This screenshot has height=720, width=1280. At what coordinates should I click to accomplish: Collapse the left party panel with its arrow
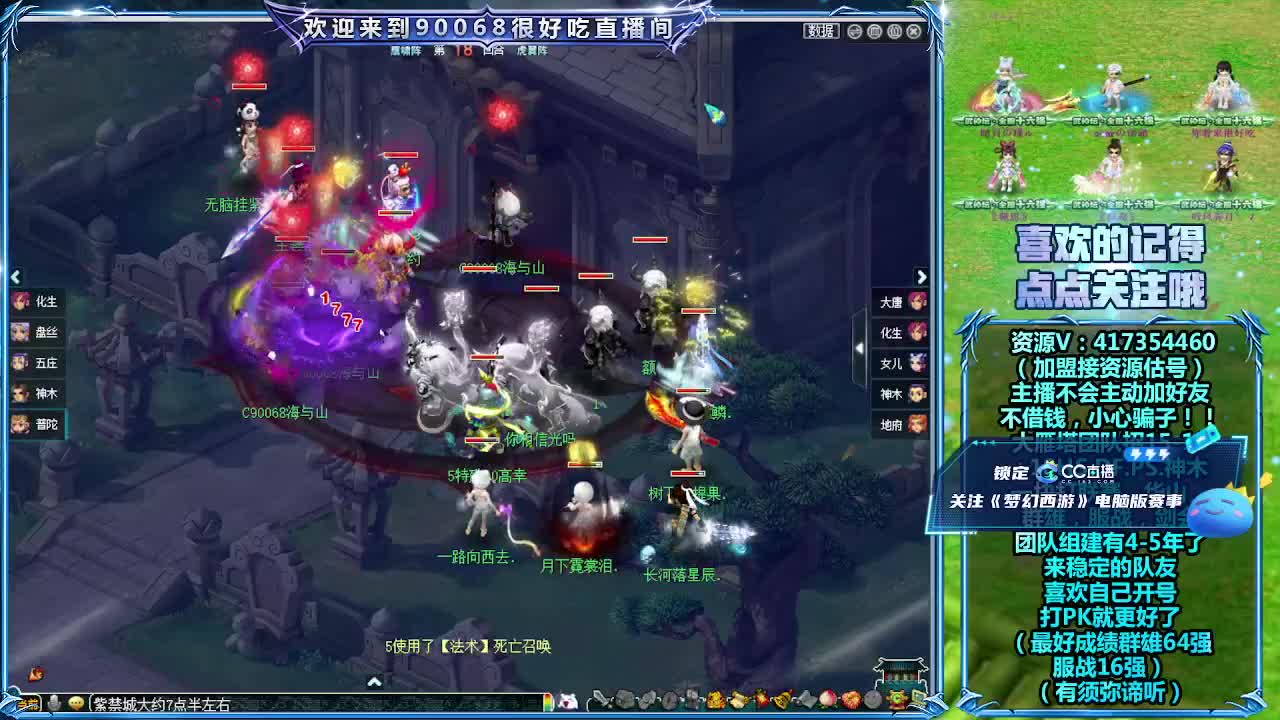tap(14, 277)
